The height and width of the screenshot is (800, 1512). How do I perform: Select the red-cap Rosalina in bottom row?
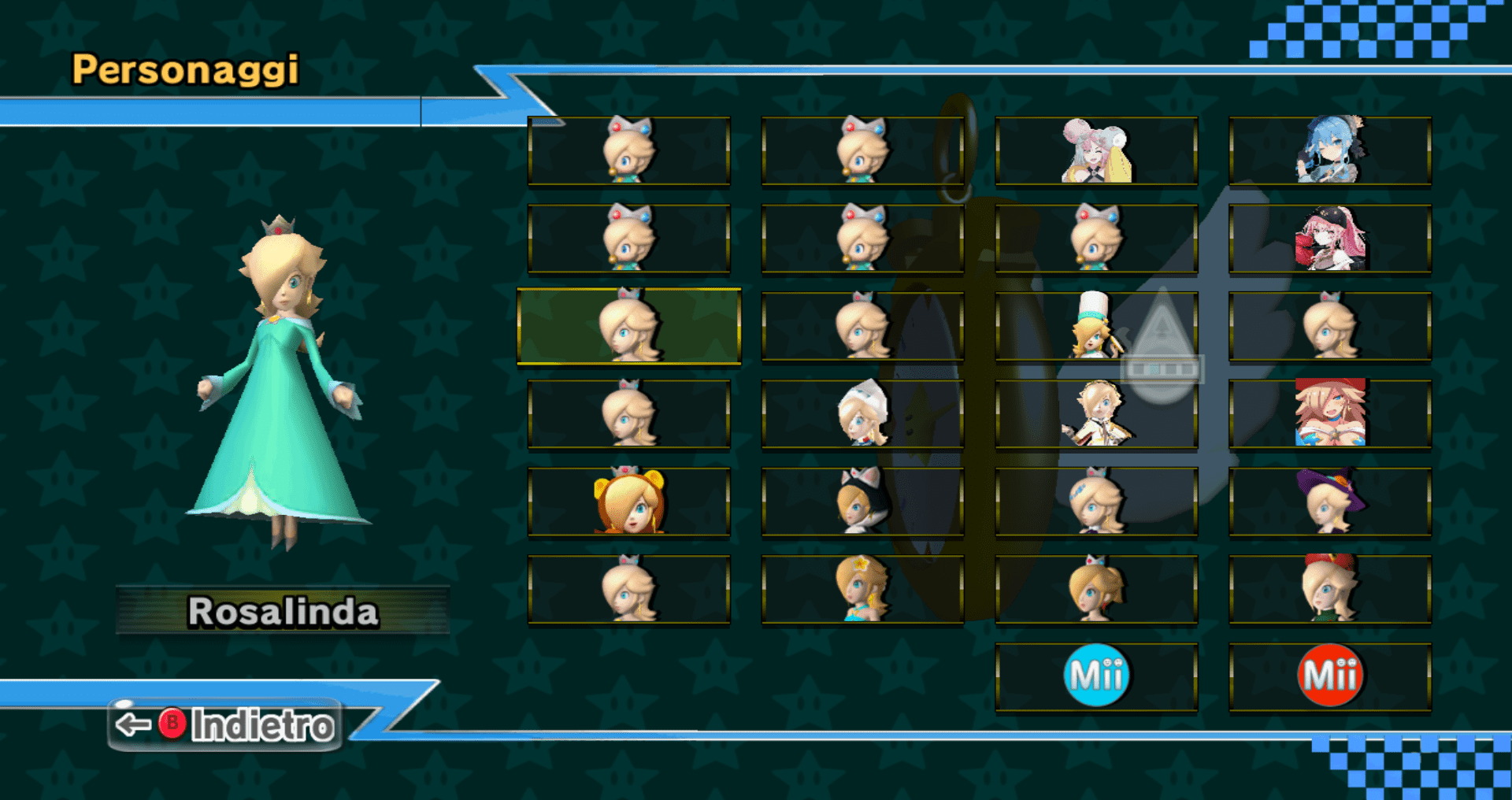point(1329,591)
